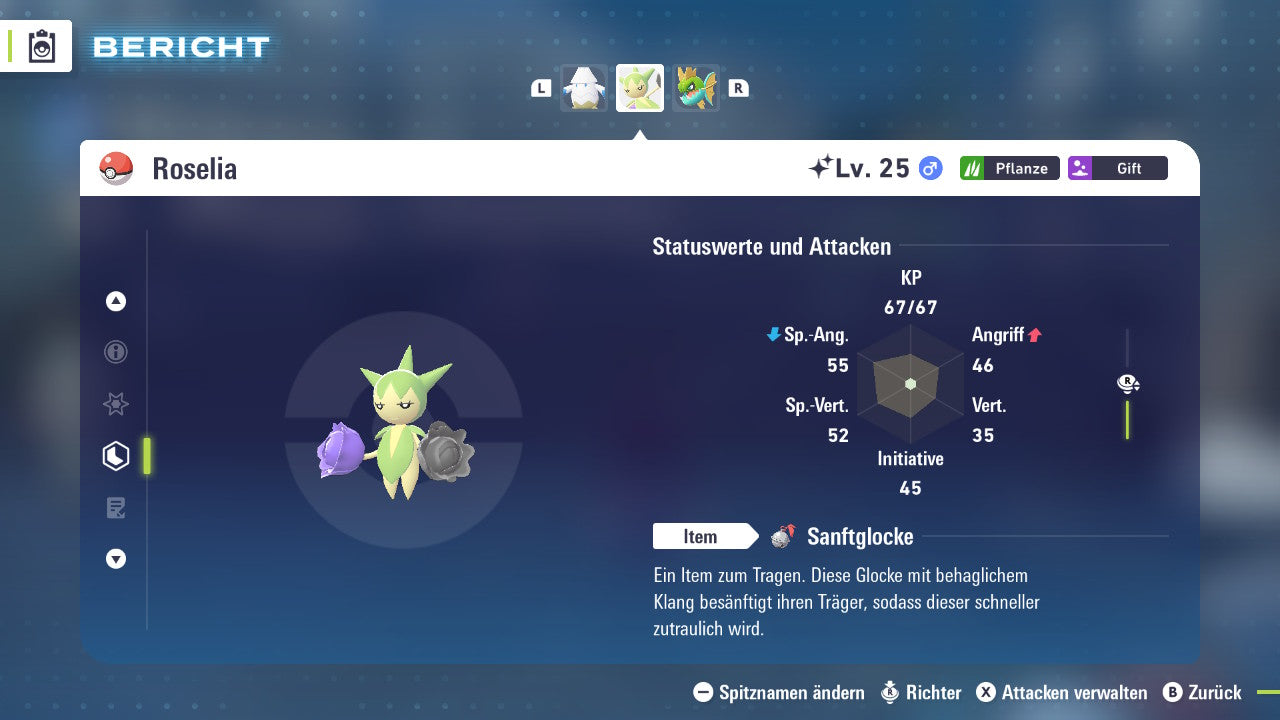Open the Pokémon info page via the info icon
The width and height of the screenshot is (1280, 720).
coord(115,352)
